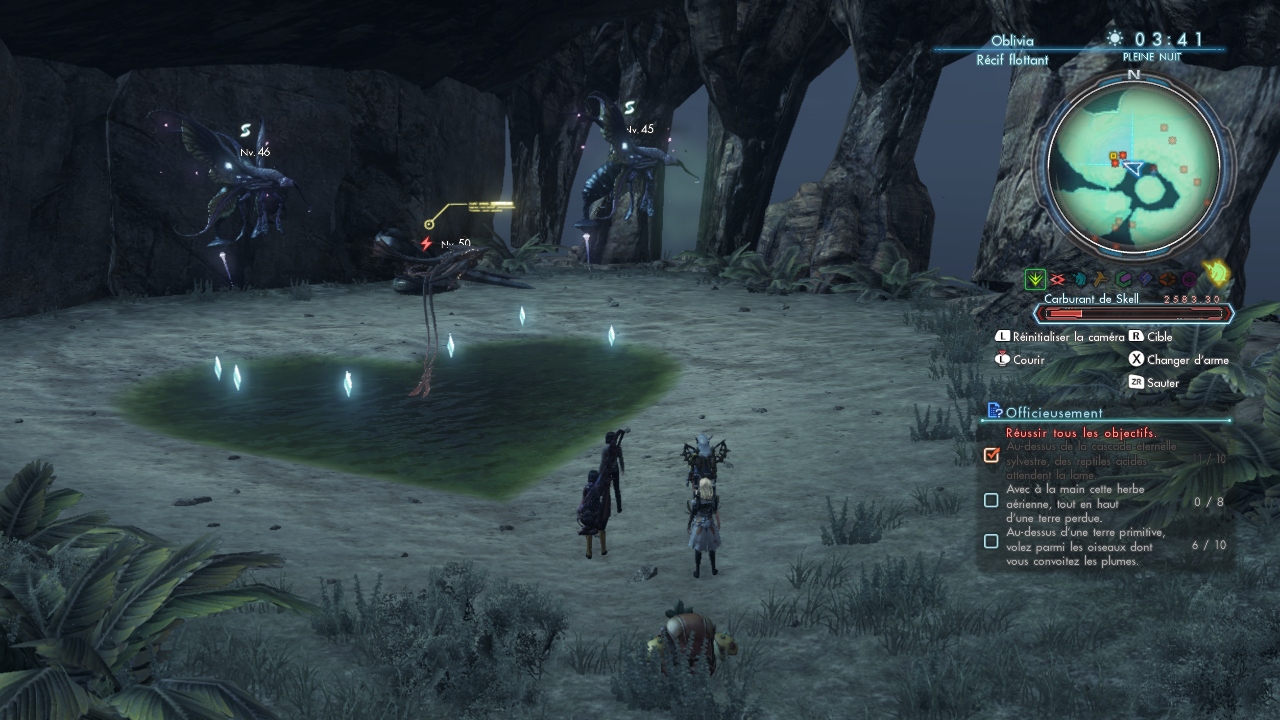The width and height of the screenshot is (1280, 720).
Task: Choose the green and purple C-shaped icon
Action: [1125, 280]
